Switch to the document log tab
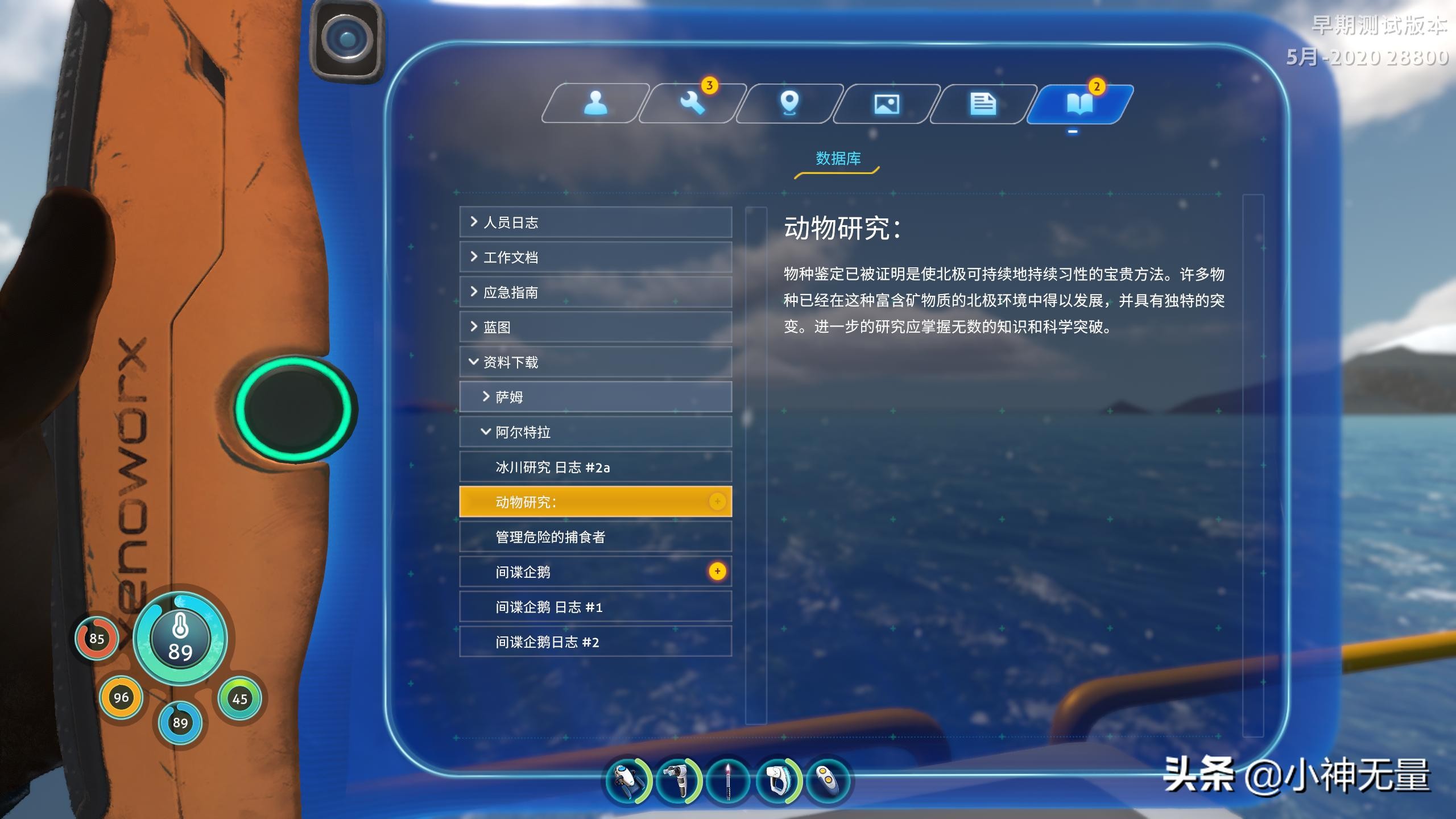The height and width of the screenshot is (819, 1456). point(983,104)
